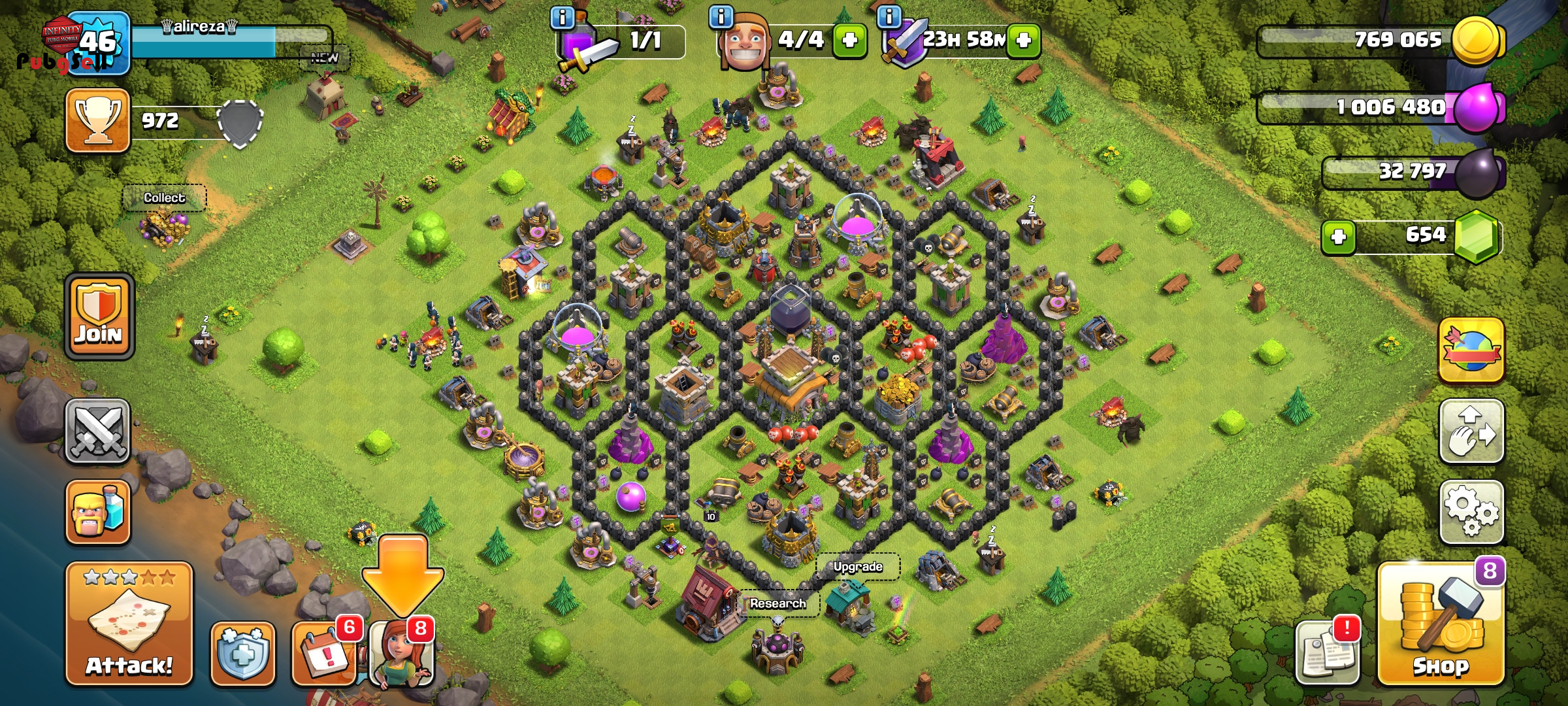Open the events calendar with badge 6
The width and height of the screenshot is (1568, 706).
click(323, 654)
